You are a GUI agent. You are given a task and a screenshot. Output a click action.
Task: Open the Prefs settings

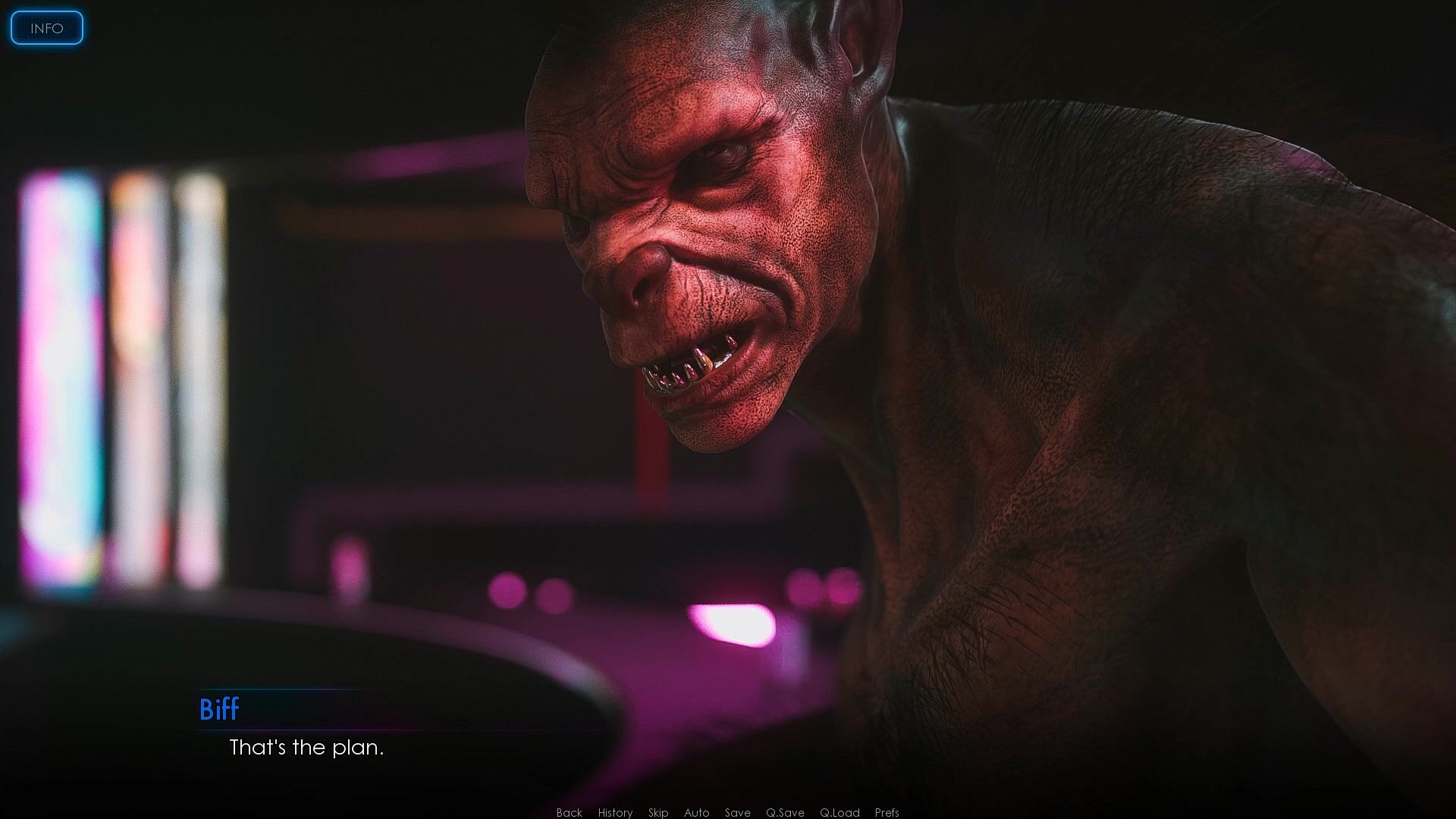pyautogui.click(x=886, y=812)
